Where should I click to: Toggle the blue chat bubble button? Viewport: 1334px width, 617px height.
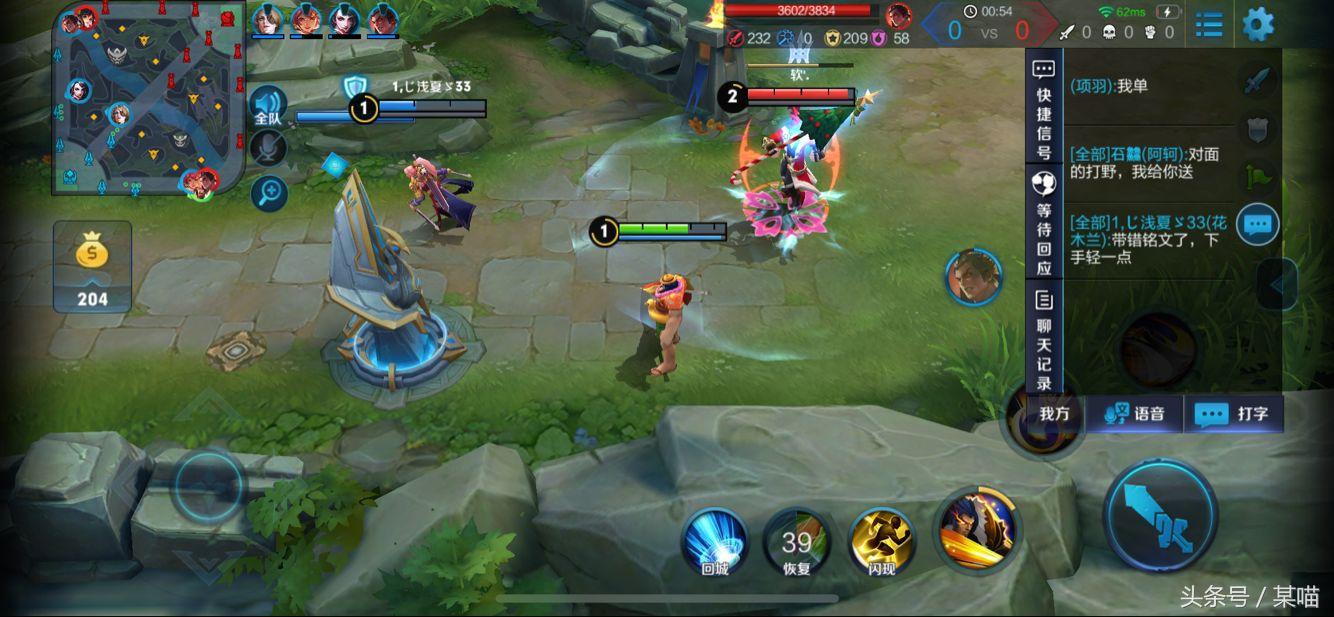1257,224
